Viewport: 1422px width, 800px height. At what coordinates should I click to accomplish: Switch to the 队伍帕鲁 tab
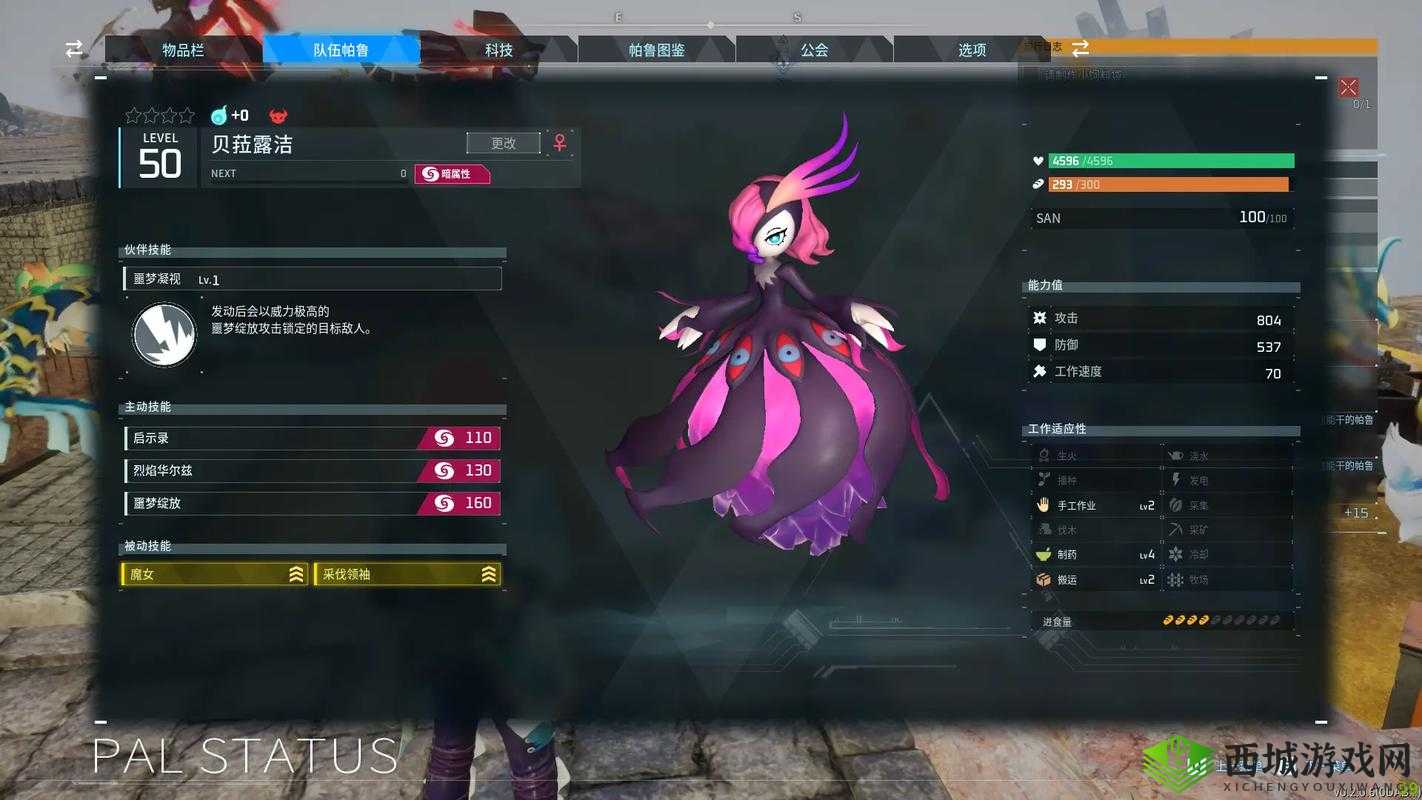[342, 48]
